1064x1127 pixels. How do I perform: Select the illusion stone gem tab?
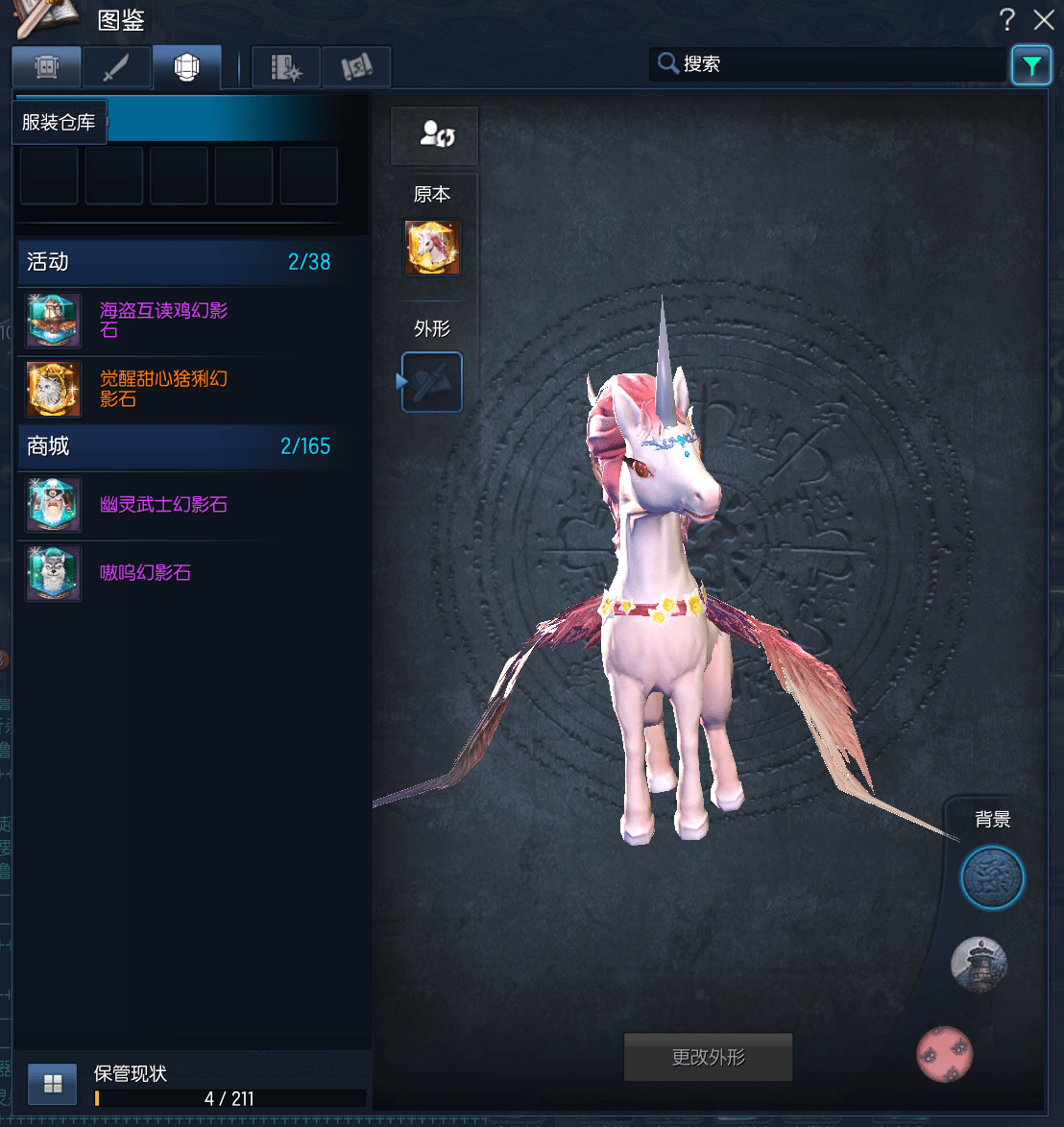coord(186,67)
